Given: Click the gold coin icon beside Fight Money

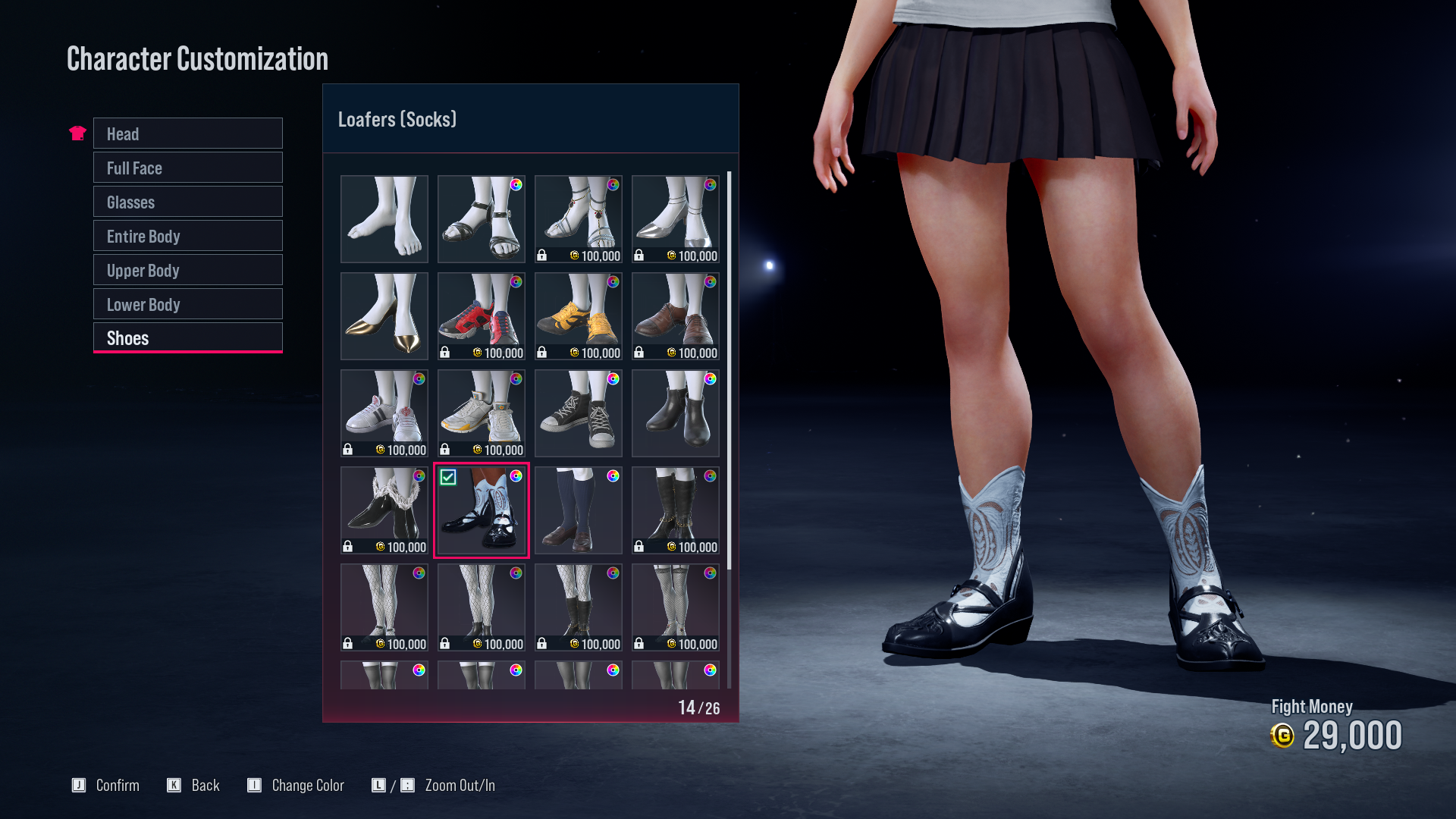Looking at the screenshot, I should tap(1283, 735).
